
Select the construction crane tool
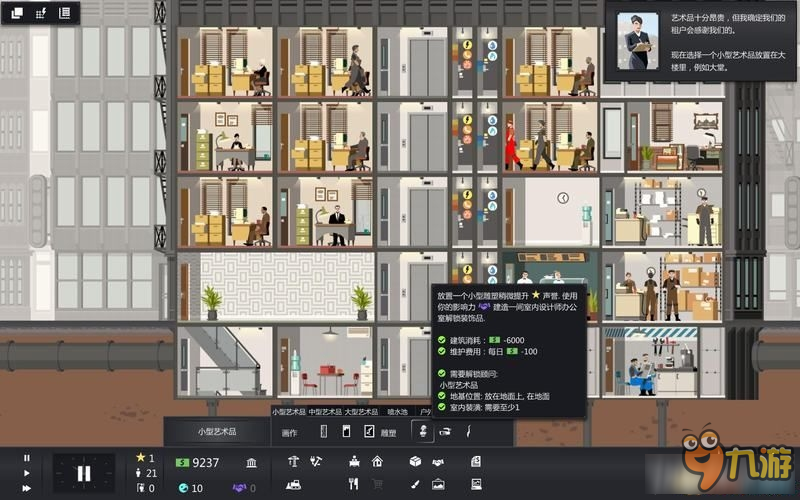point(293,462)
